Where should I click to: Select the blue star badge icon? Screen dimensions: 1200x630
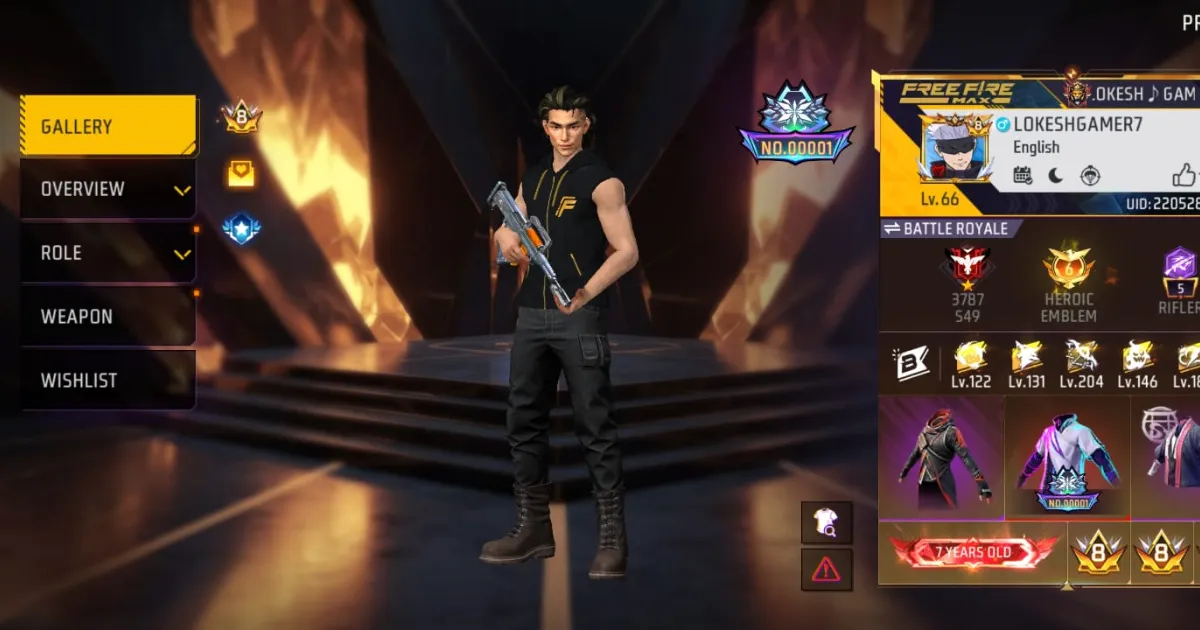click(x=241, y=230)
